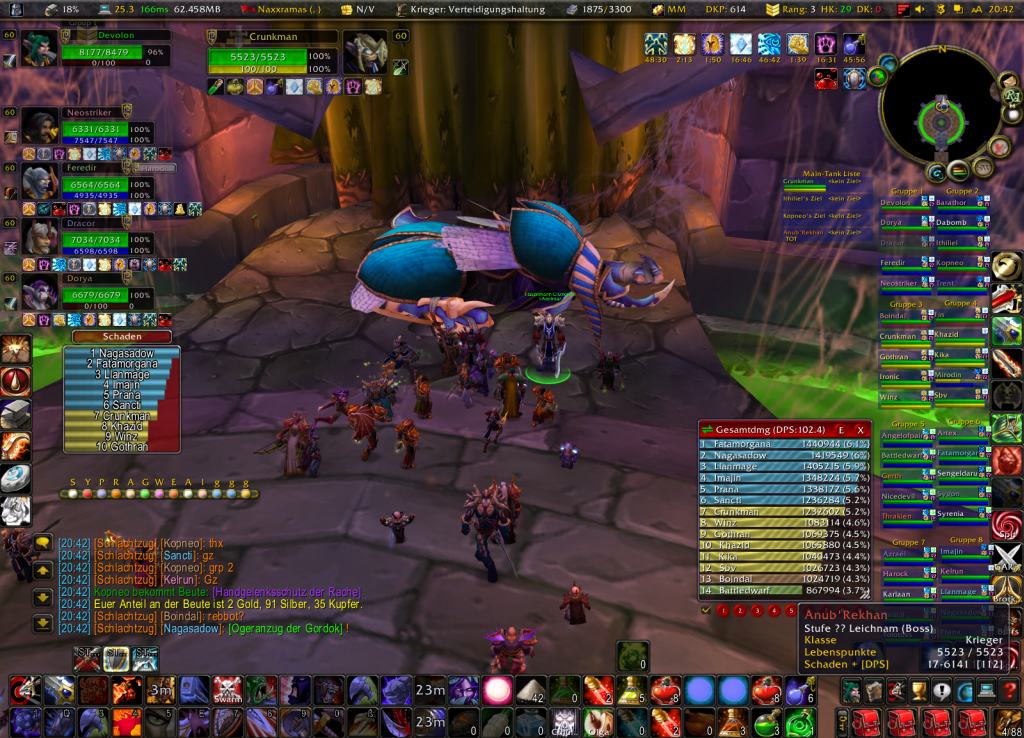Open the golden trophy micro menu button
Screen dimensions: 1024x738
(x=918, y=690)
